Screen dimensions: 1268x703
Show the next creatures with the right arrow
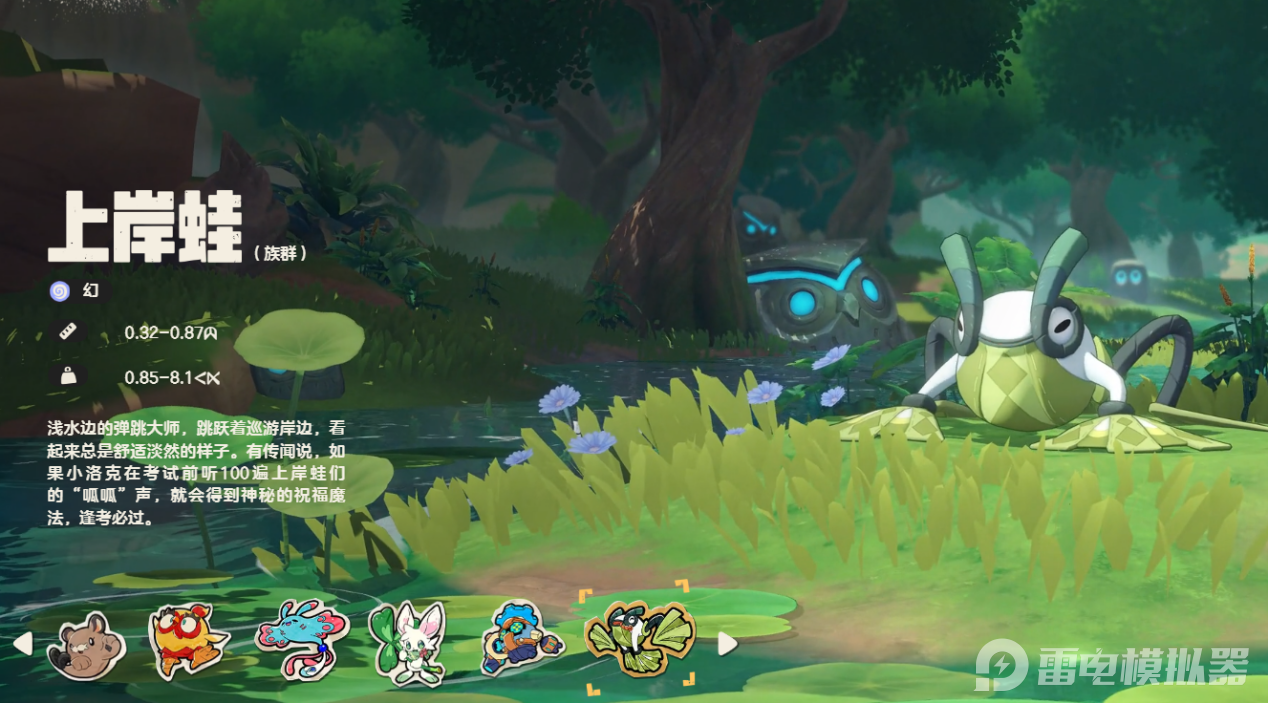tap(727, 644)
